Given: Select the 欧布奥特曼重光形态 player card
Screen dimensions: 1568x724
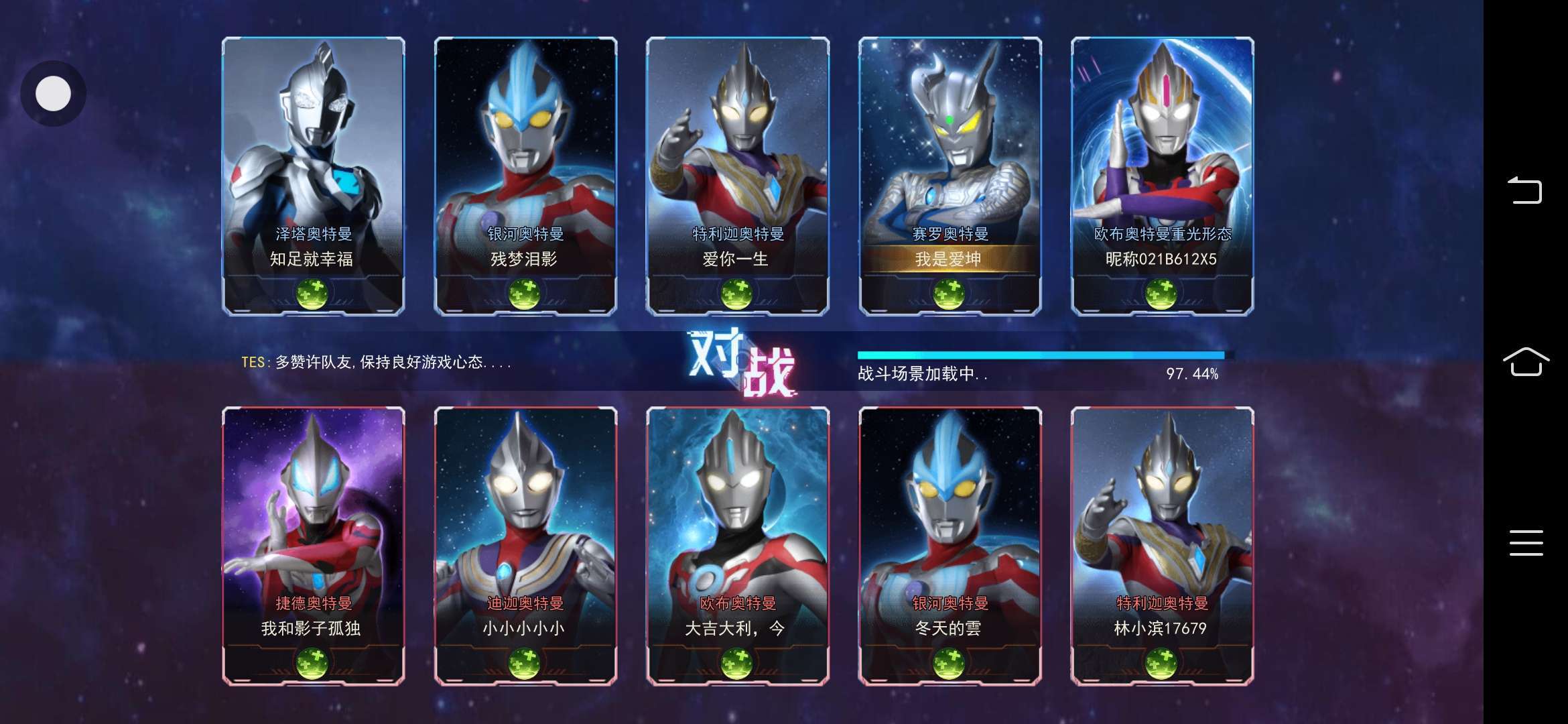Looking at the screenshot, I should pos(1162,176).
